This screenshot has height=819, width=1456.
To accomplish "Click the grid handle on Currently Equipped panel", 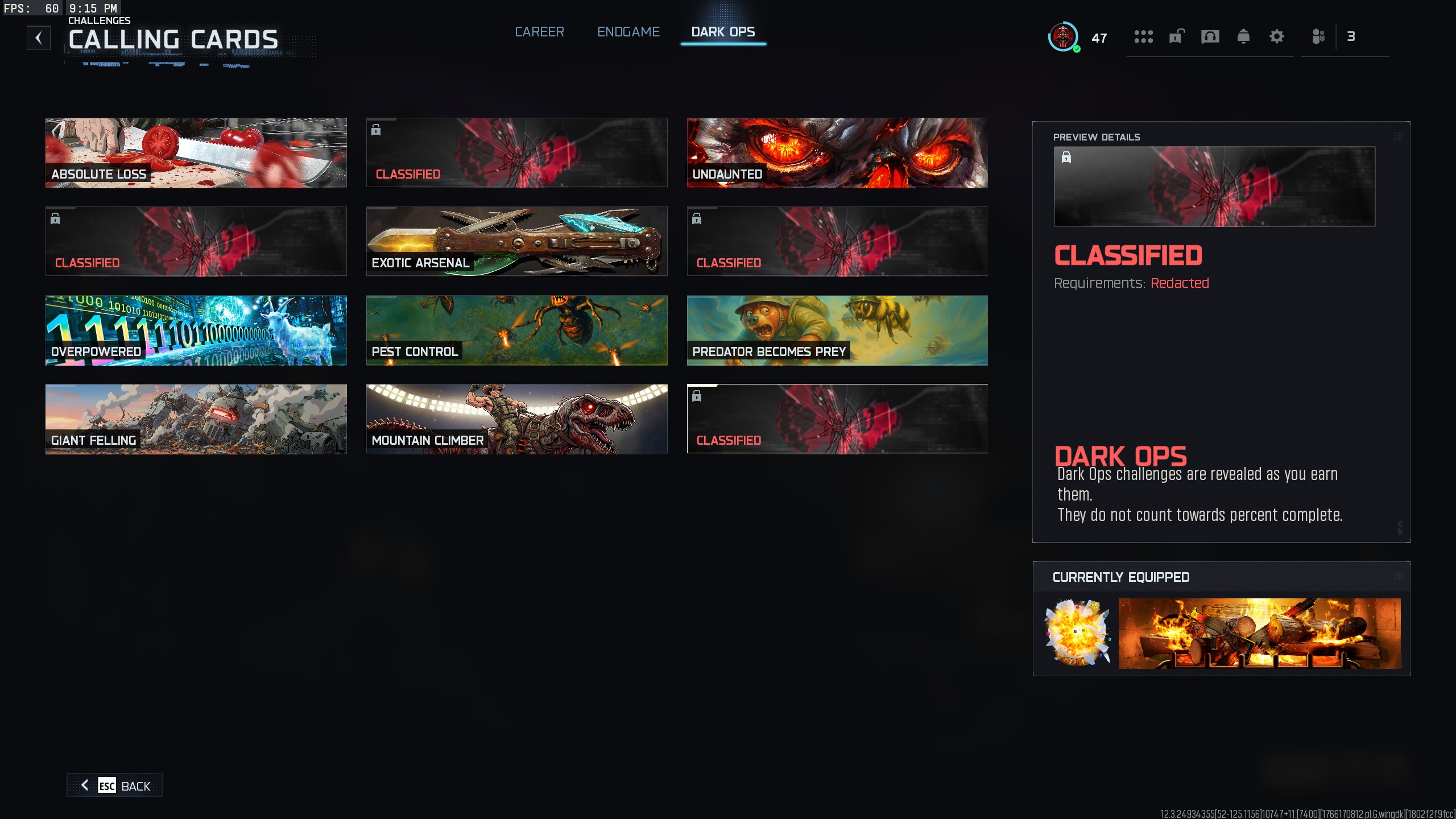I will point(1398,576).
